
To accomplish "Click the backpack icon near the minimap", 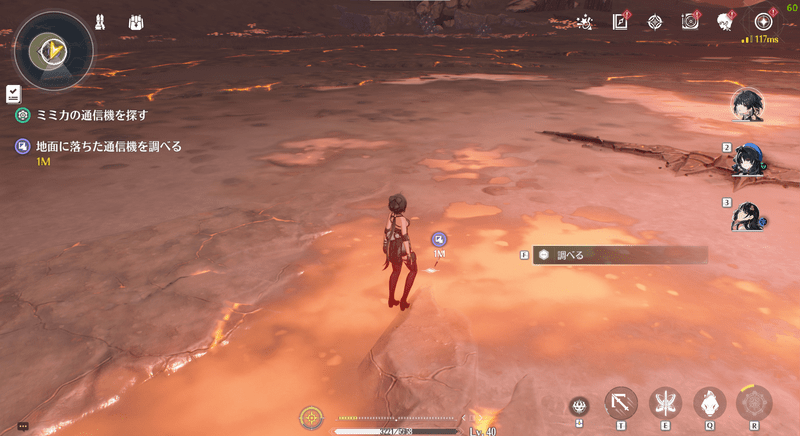I will click(135, 21).
